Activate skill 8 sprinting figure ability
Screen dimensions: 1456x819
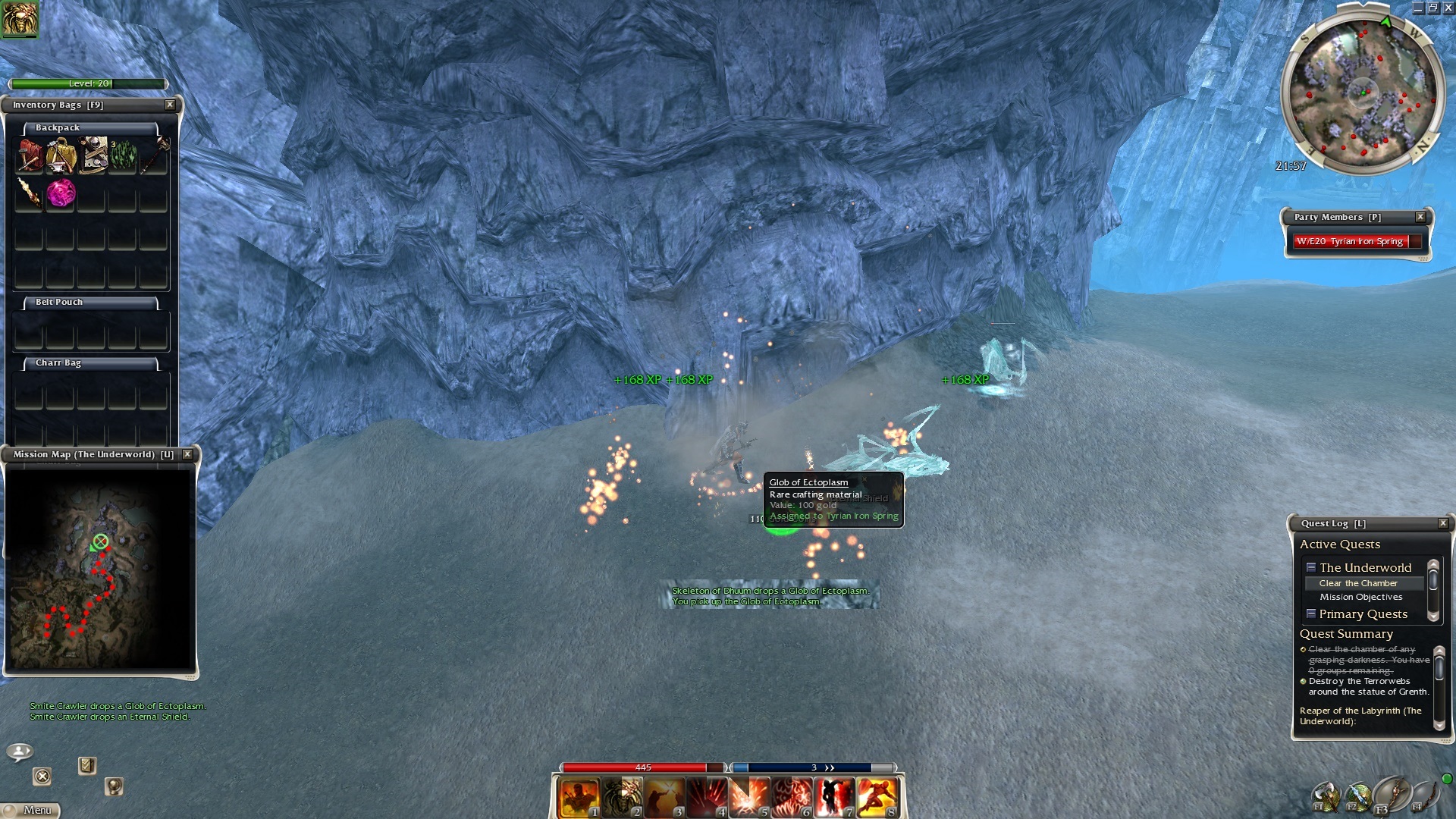877,798
